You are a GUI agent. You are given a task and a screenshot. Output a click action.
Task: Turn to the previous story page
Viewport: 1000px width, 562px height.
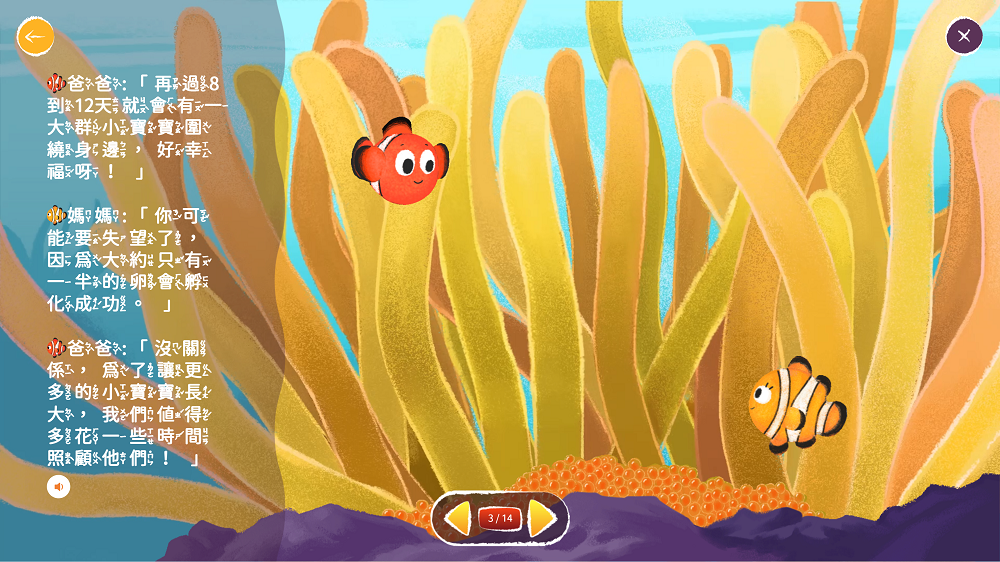click(458, 518)
